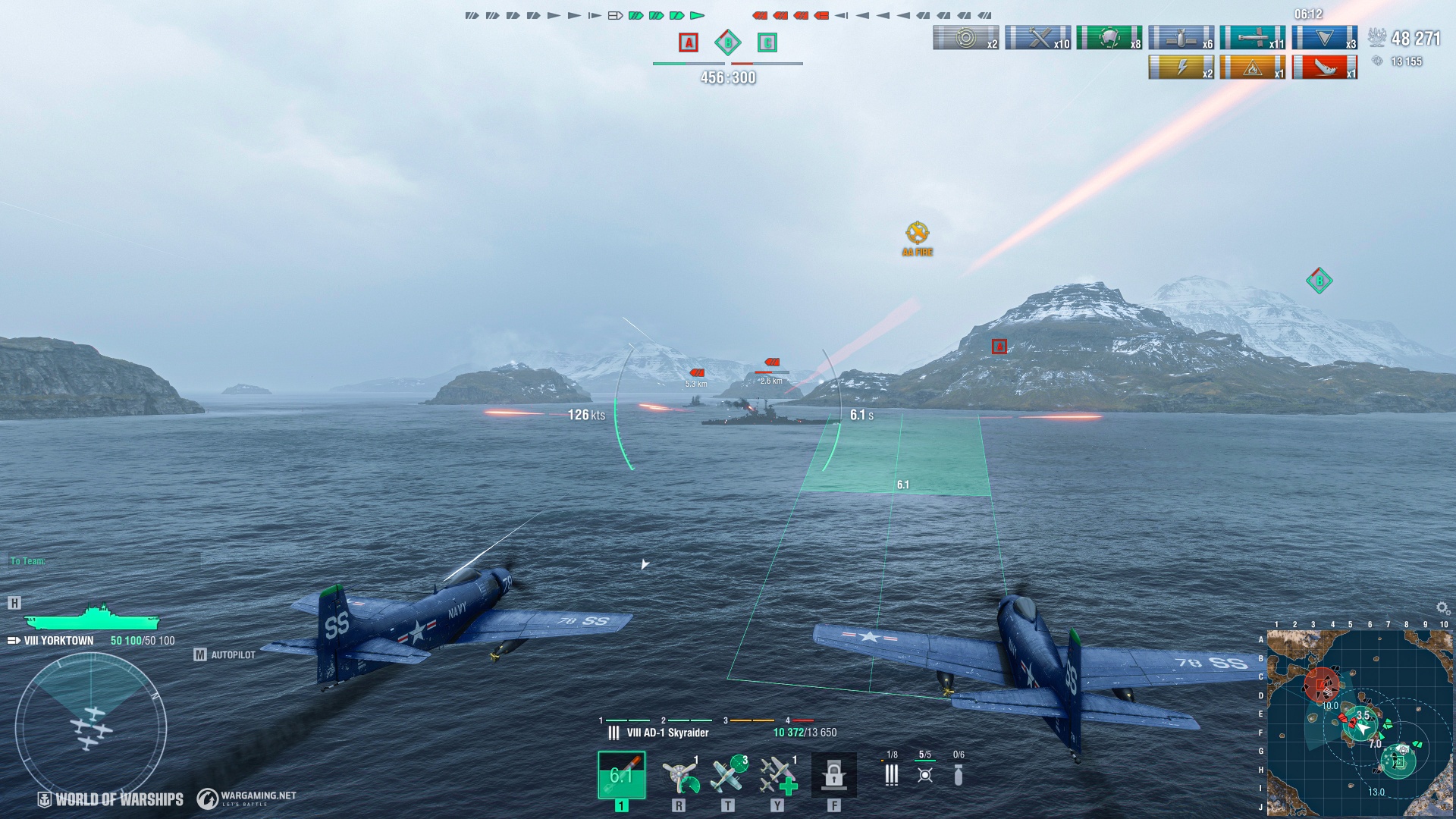1456x819 pixels.
Task: Toggle the Autopilot button
Action: coord(225,654)
